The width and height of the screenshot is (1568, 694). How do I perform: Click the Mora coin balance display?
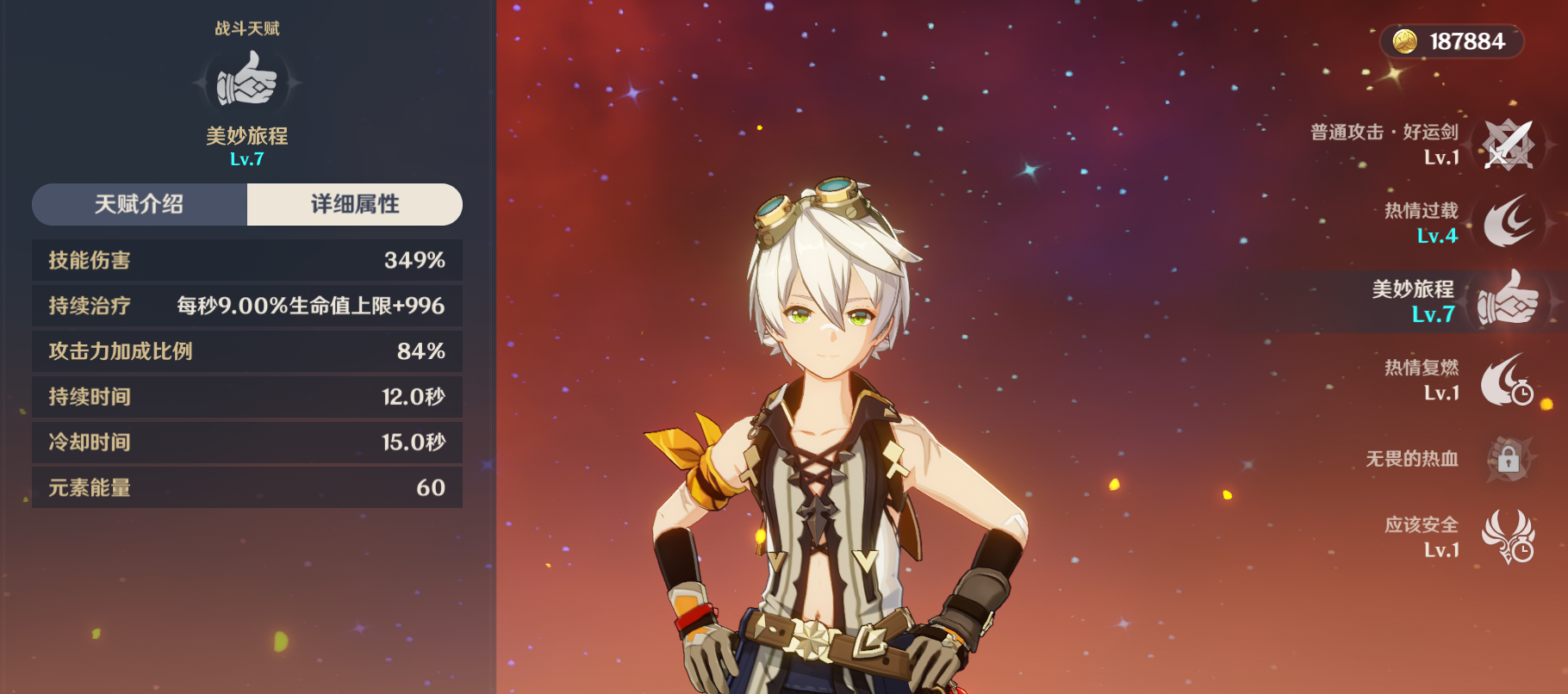[1452, 41]
